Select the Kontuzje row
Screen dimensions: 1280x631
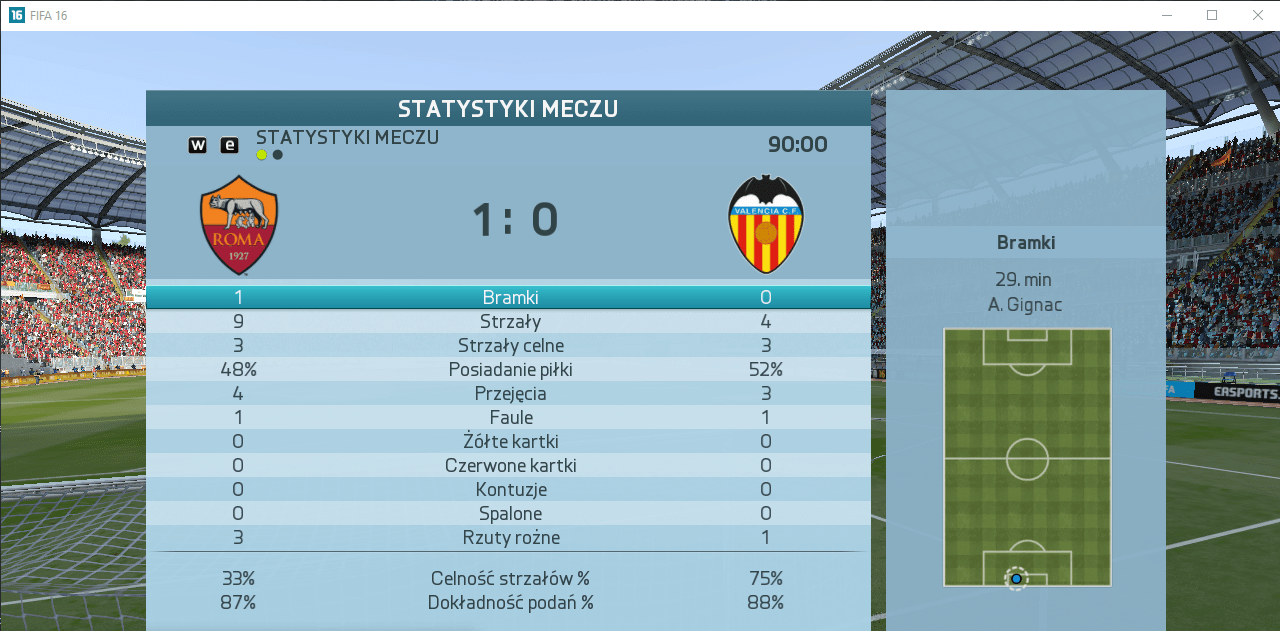click(x=510, y=489)
